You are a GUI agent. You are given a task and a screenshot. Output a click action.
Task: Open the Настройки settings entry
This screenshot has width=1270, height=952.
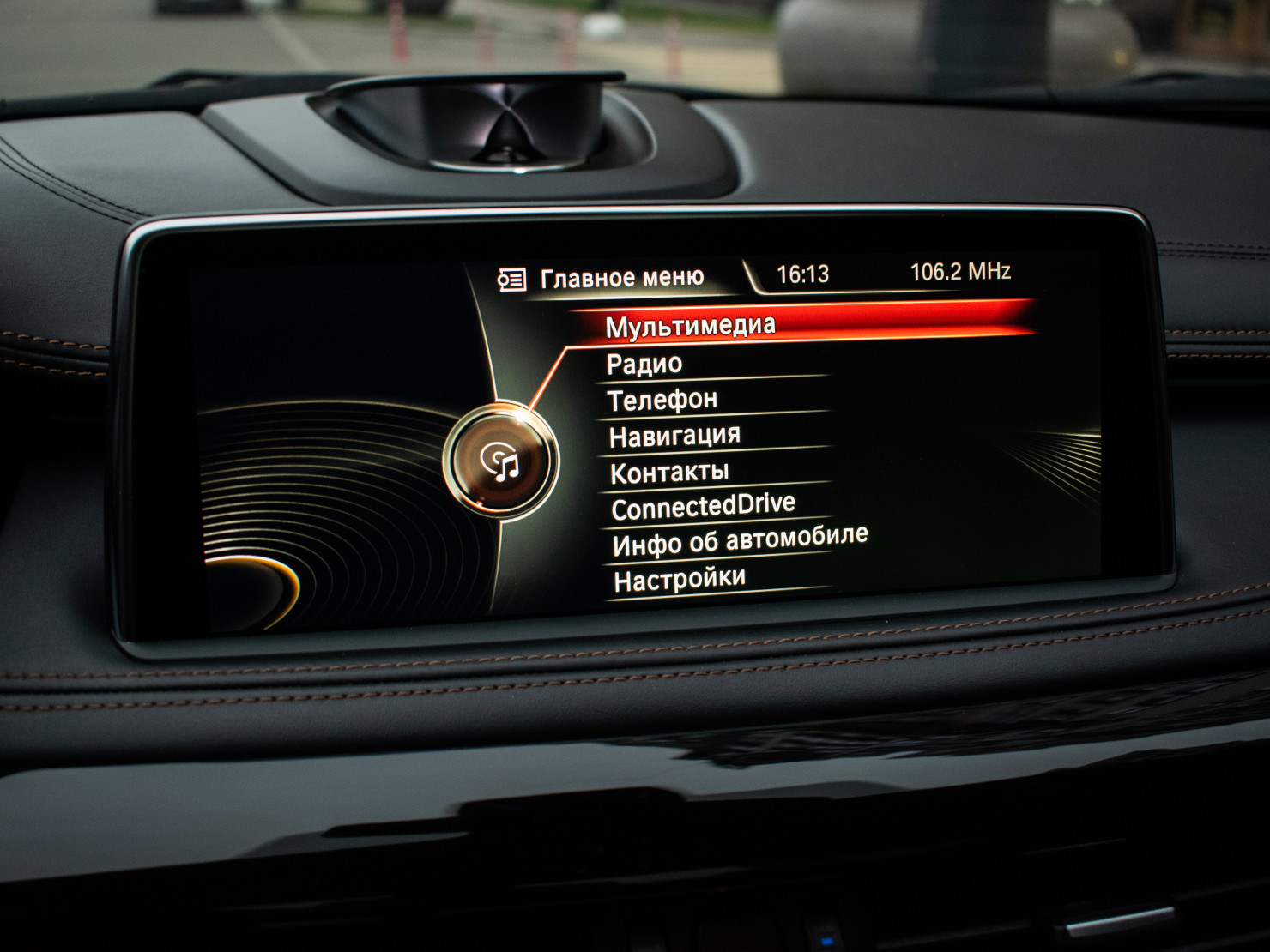680,579
